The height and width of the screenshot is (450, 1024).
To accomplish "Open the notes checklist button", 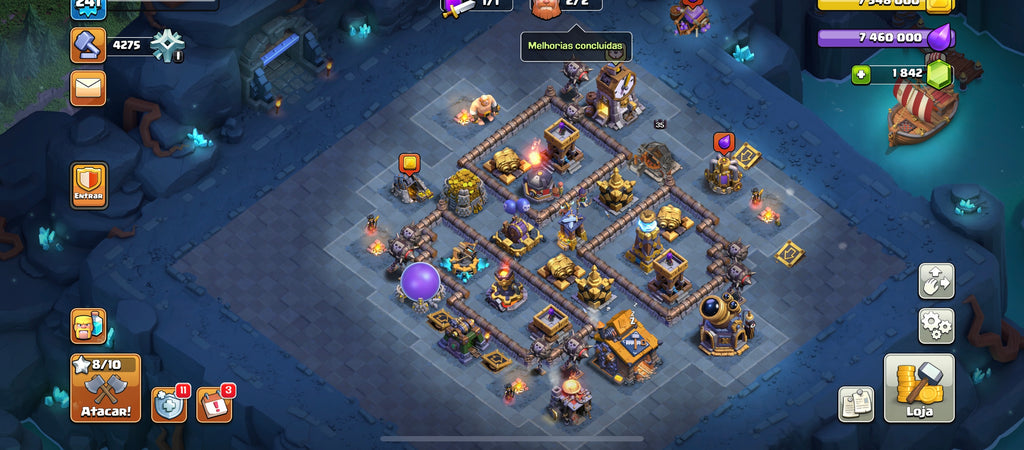I will 855,404.
